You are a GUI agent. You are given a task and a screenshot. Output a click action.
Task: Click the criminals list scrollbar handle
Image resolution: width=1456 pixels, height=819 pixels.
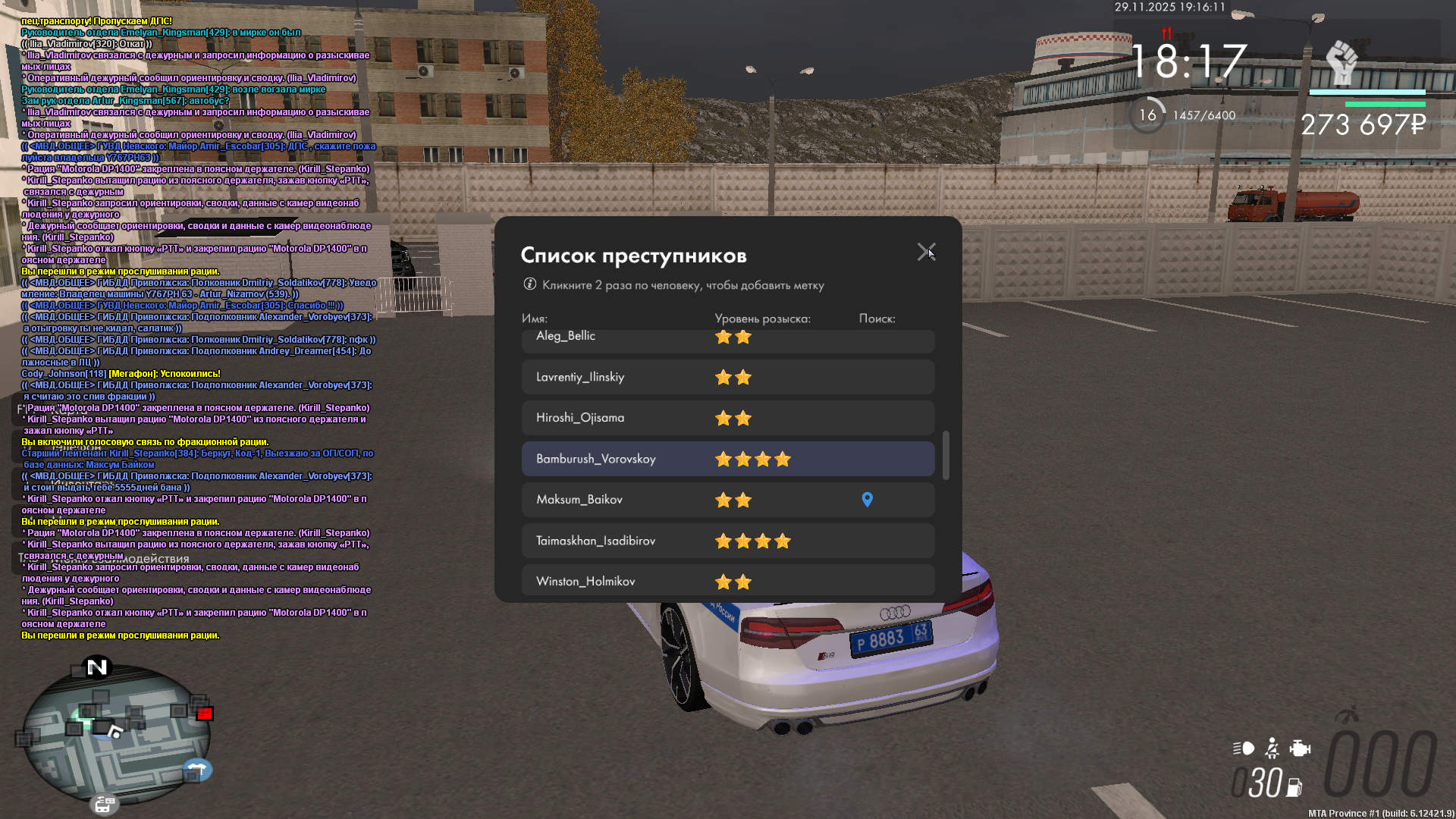(x=946, y=455)
